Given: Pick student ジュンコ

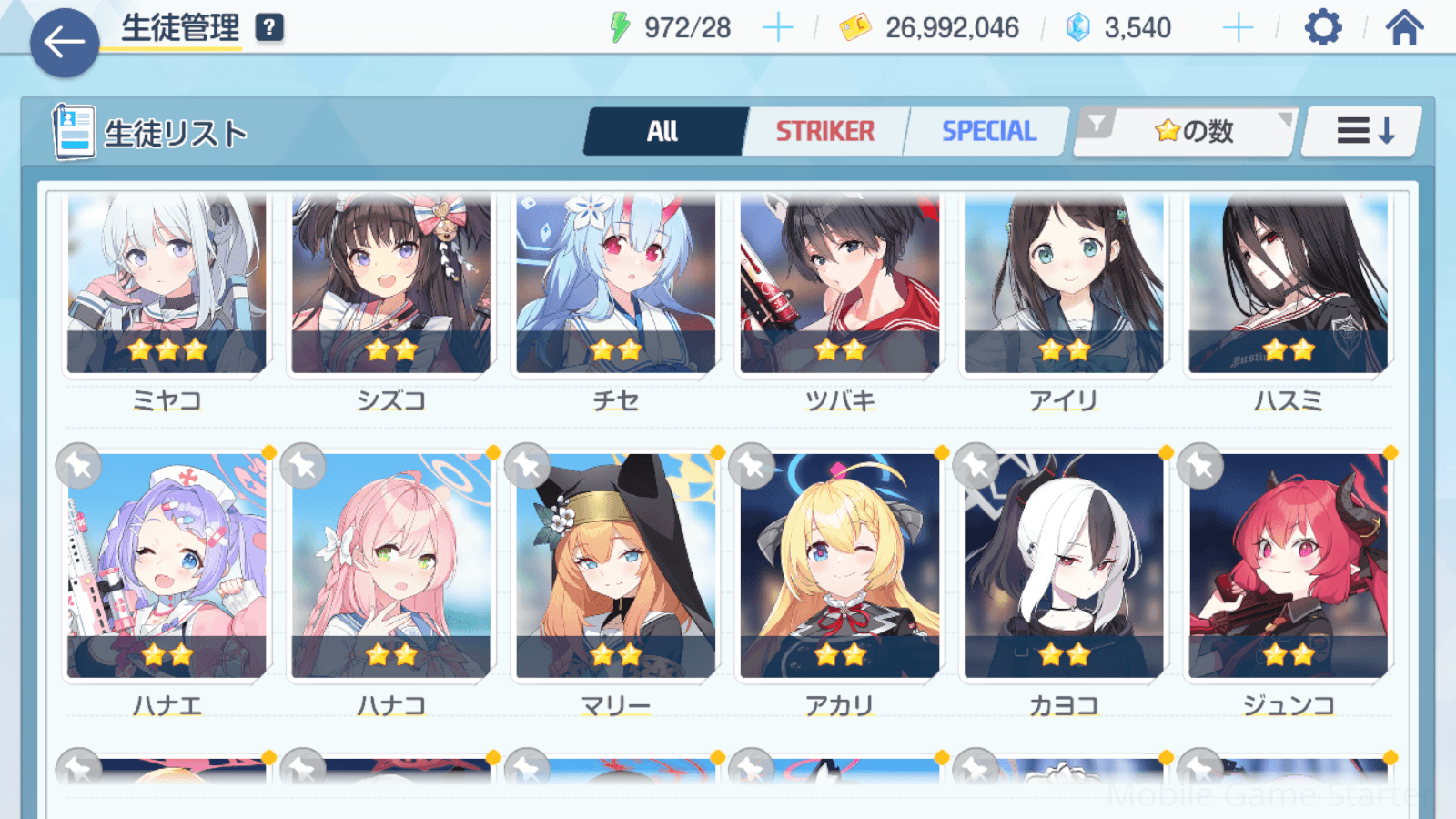Looking at the screenshot, I should coord(1289,566).
